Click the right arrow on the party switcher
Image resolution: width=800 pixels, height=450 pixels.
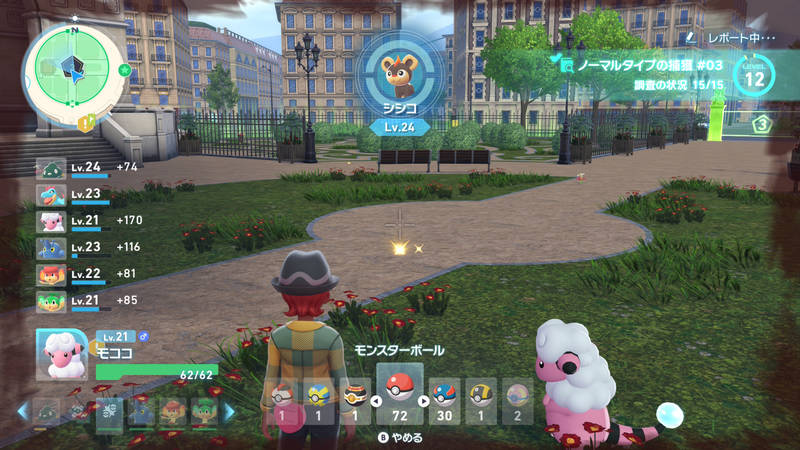pyautogui.click(x=228, y=411)
